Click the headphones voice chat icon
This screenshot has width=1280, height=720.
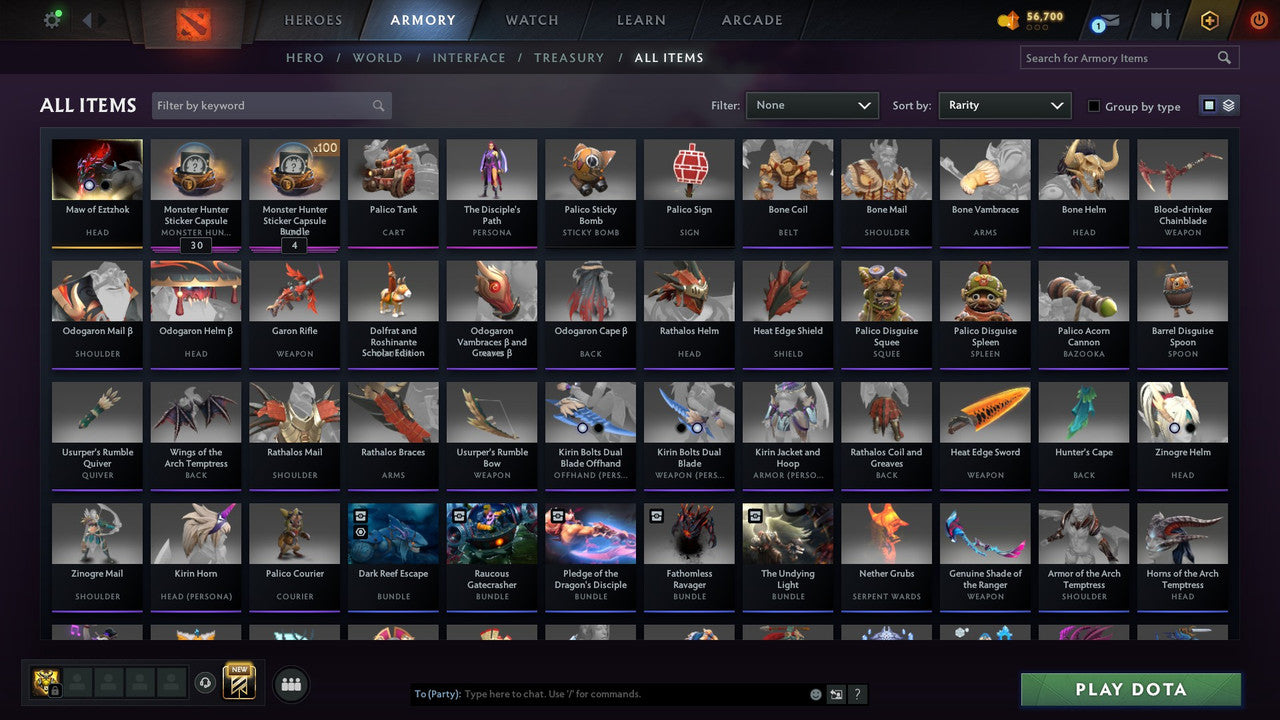tap(207, 683)
